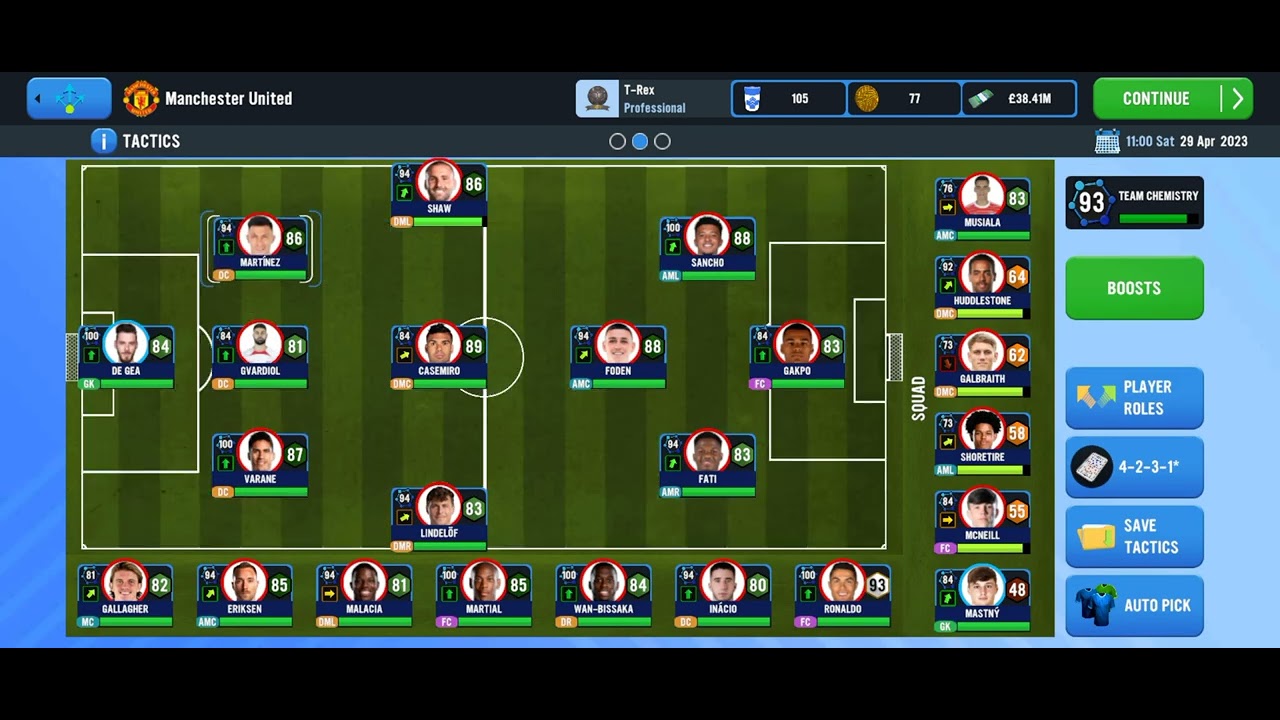The width and height of the screenshot is (1280, 720).
Task: Change the 4-2-3-1 formation
Action: [1134, 467]
